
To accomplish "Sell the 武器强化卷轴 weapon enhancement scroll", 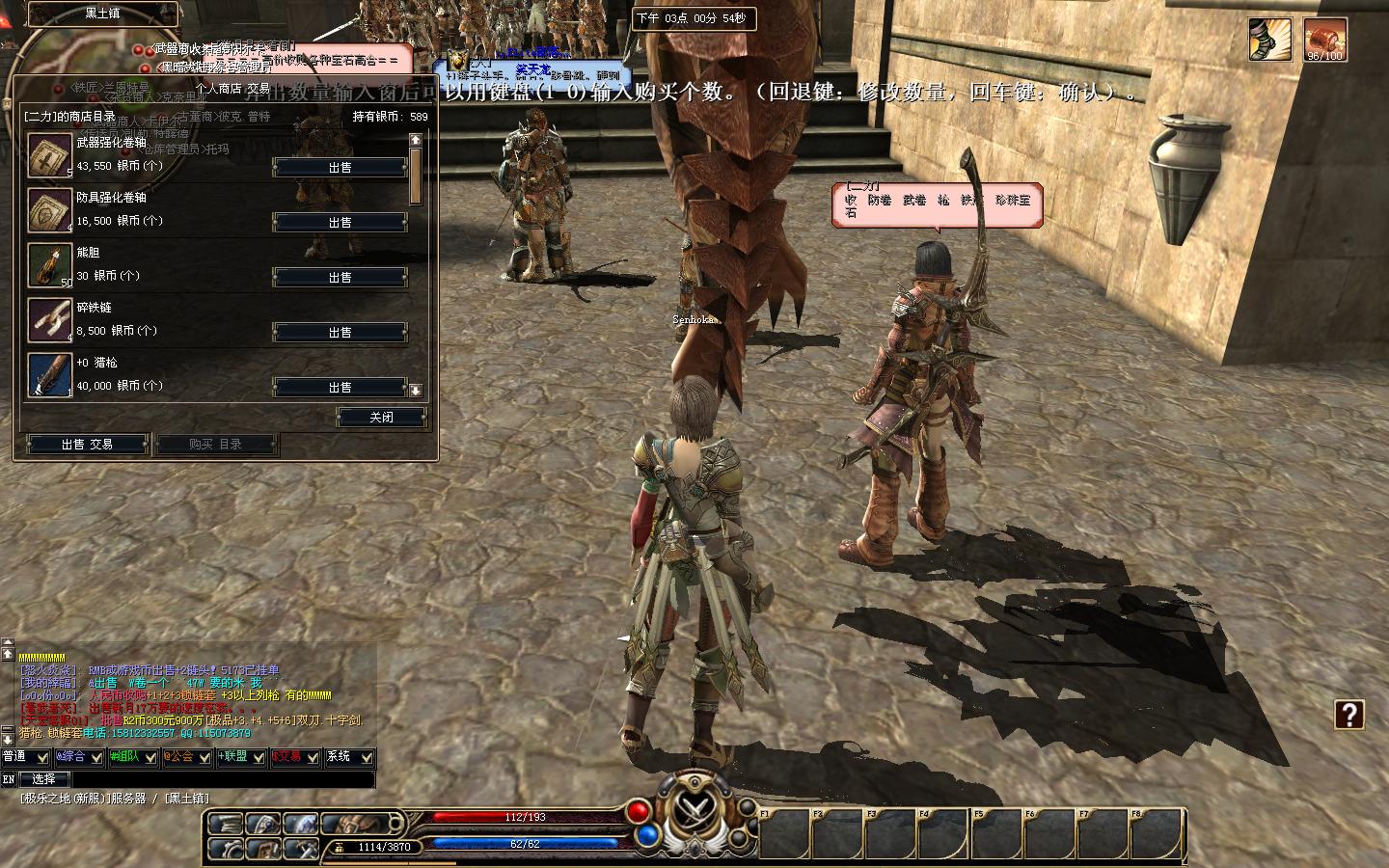I will (340, 167).
